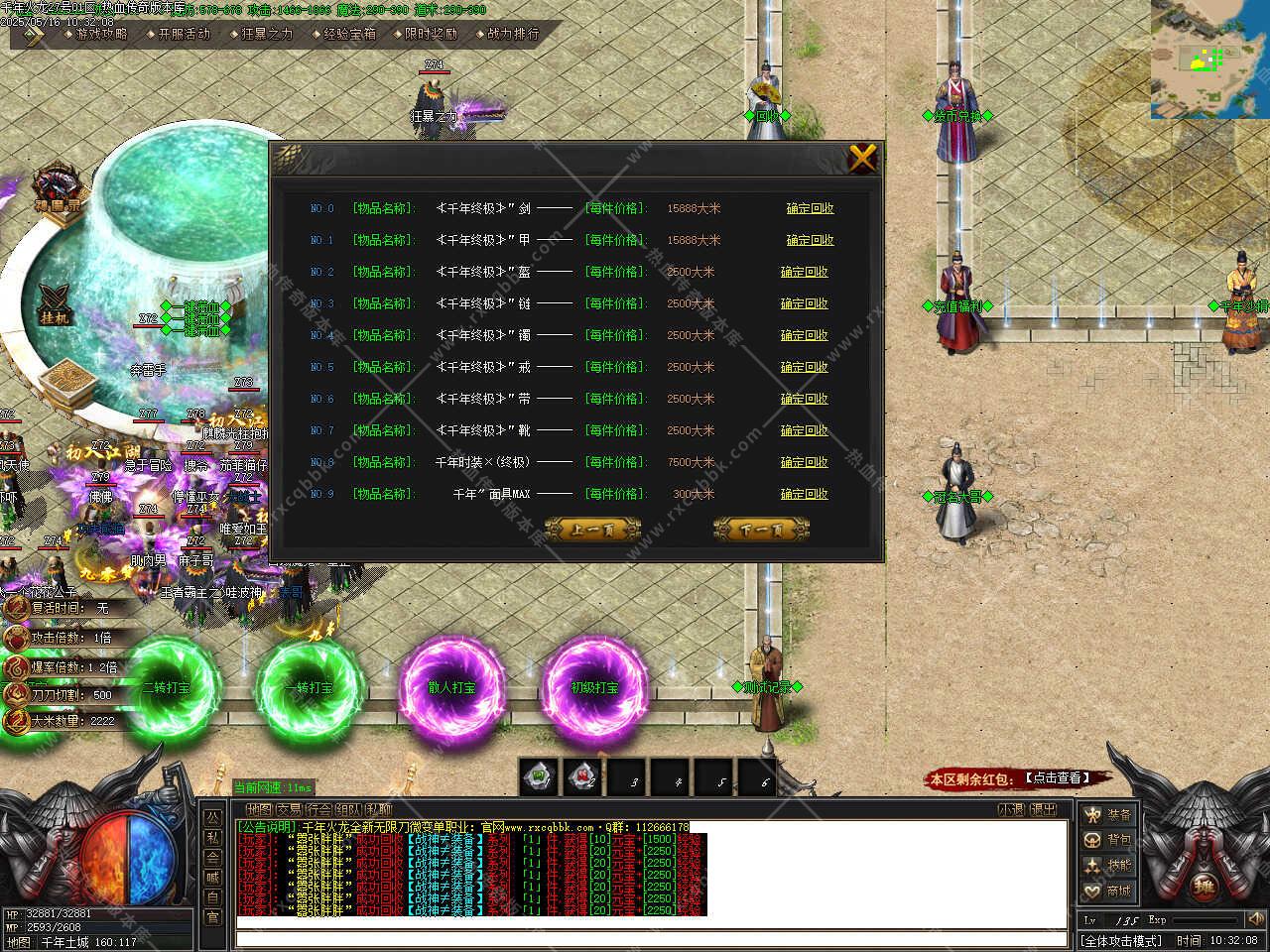Confirm recycling of 千年面具MAX
Viewport: 1270px width, 952px height.
coord(804,494)
